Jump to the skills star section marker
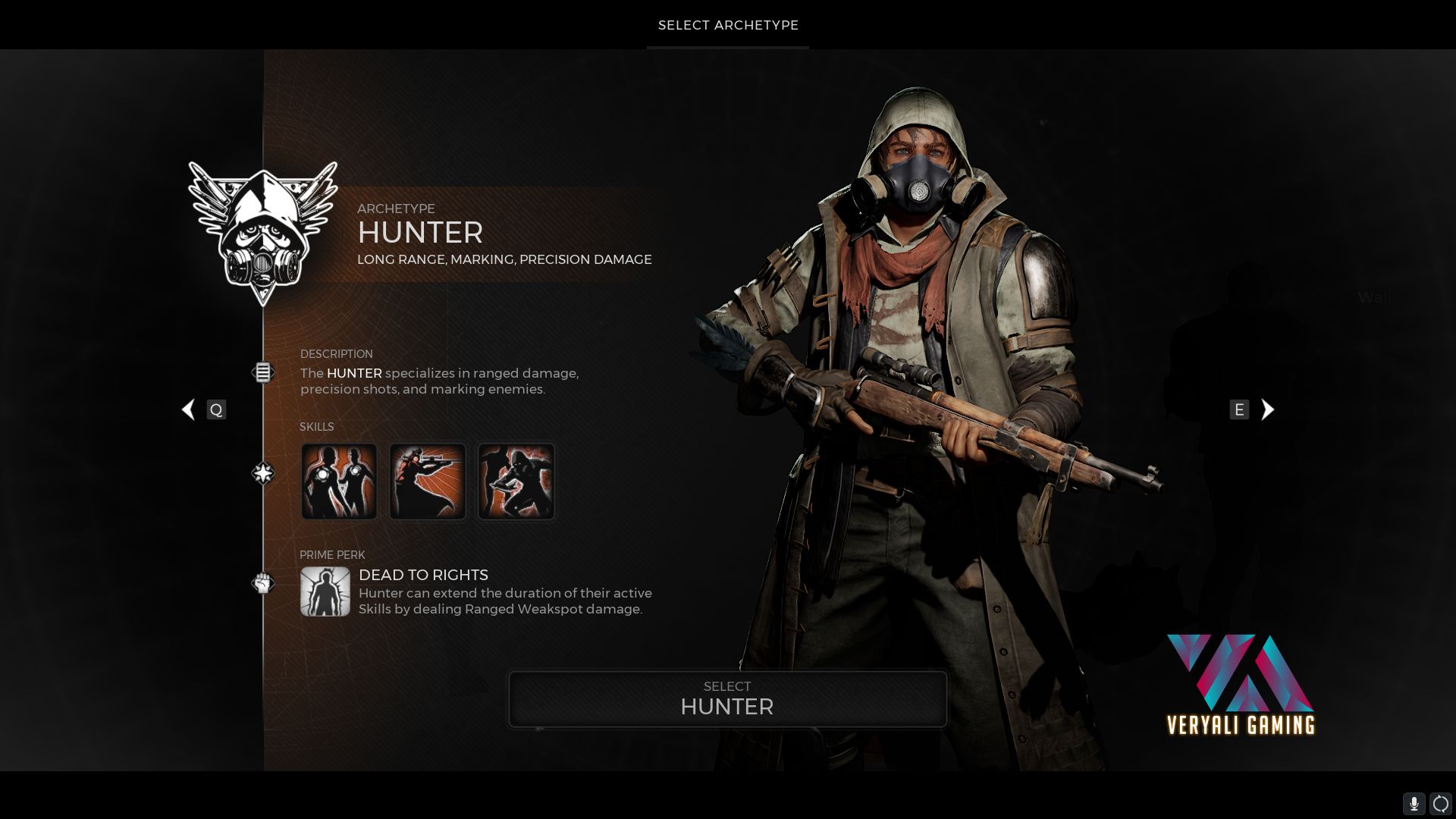This screenshot has width=1456, height=819. 262,473
